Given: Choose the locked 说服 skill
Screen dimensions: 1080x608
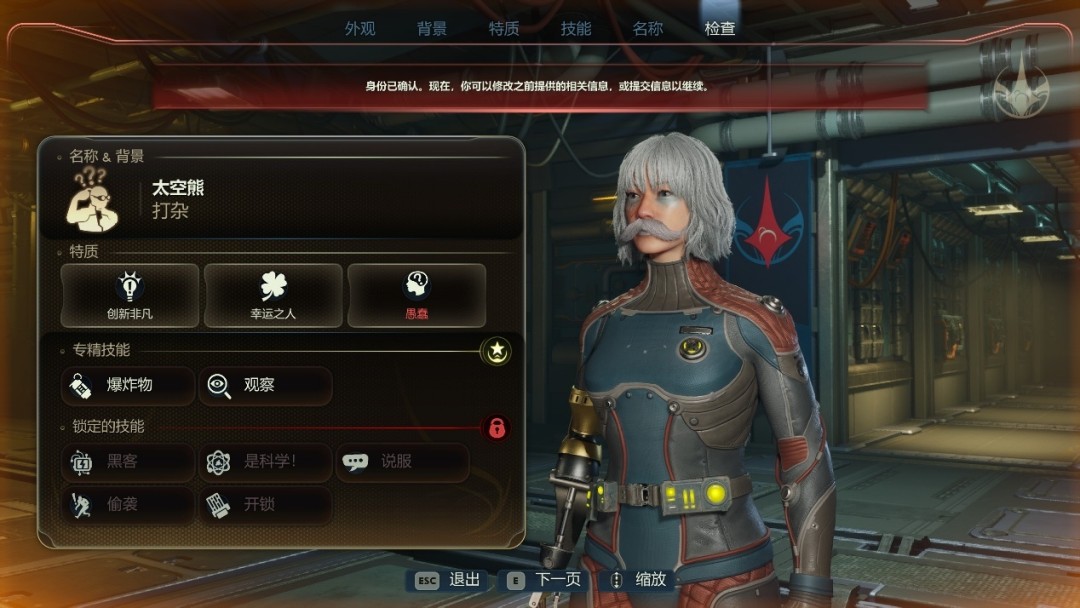Looking at the screenshot, I should [x=402, y=462].
